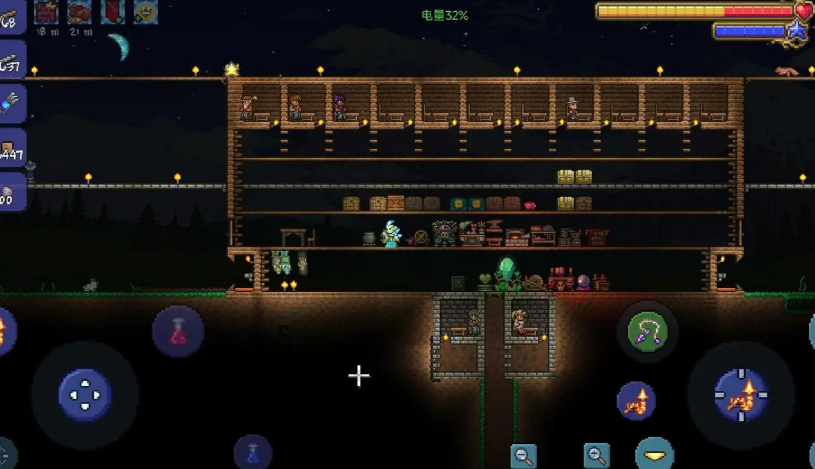This screenshot has height=469, width=815.
Task: Click the red banner buff icon
Action: pos(112,12)
